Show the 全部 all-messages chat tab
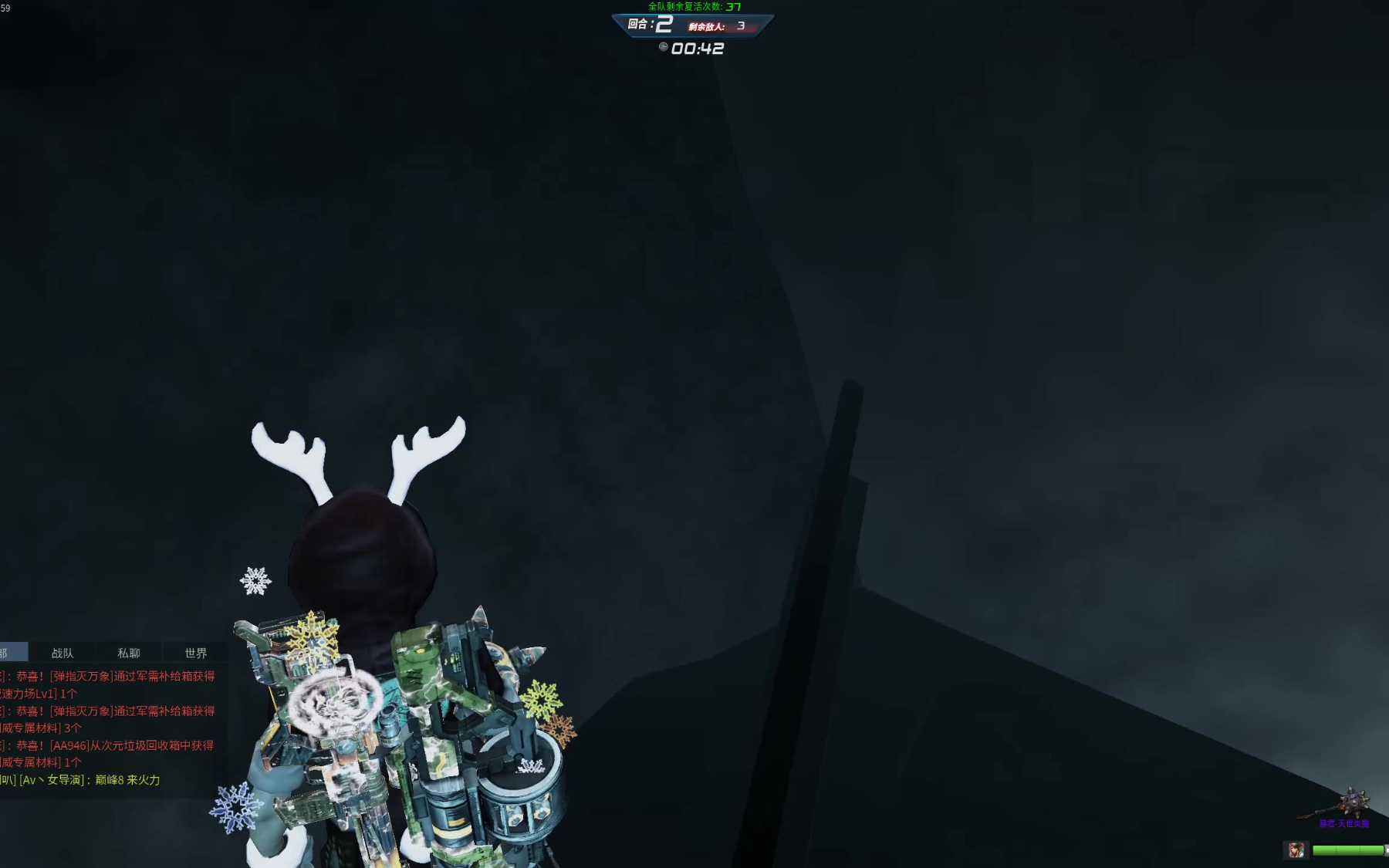1389x868 pixels. coord(12,653)
